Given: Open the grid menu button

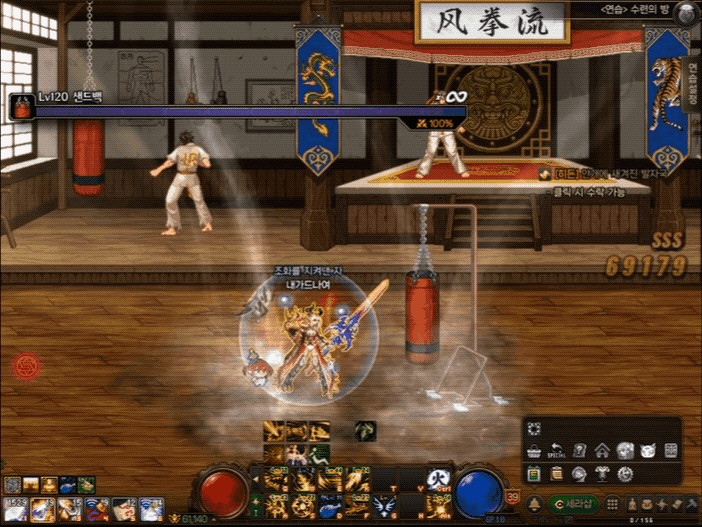Looking at the screenshot, I should pyautogui.click(x=613, y=504).
